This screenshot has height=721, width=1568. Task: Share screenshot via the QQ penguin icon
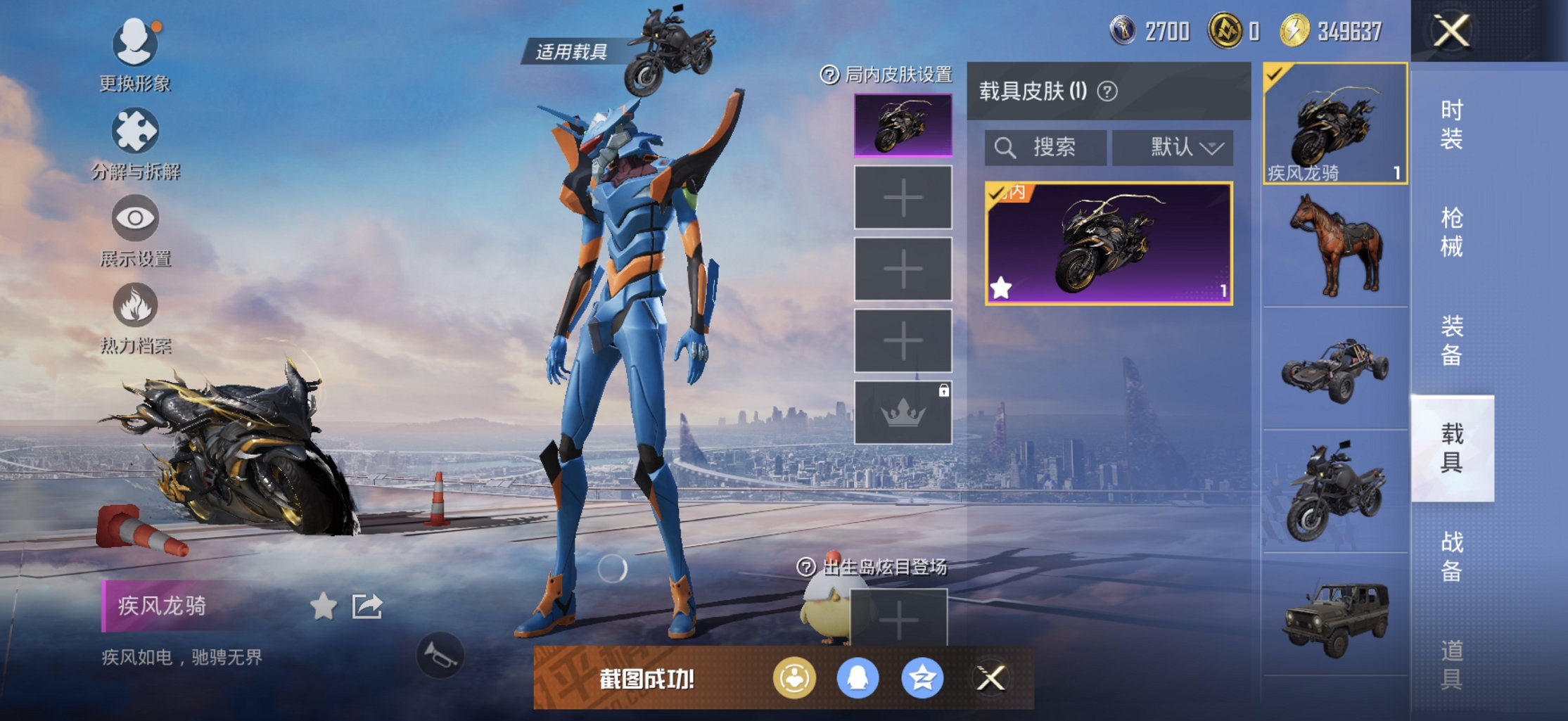click(x=858, y=679)
